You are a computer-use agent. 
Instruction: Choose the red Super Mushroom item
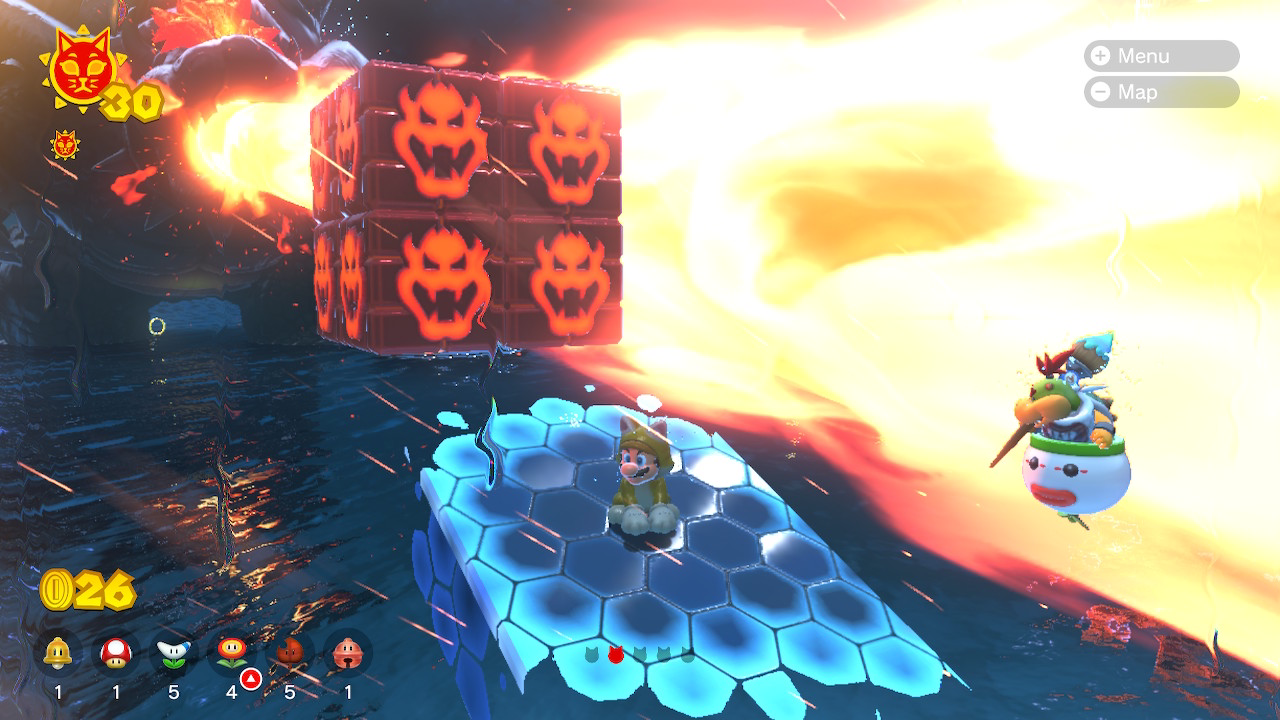click(116, 654)
